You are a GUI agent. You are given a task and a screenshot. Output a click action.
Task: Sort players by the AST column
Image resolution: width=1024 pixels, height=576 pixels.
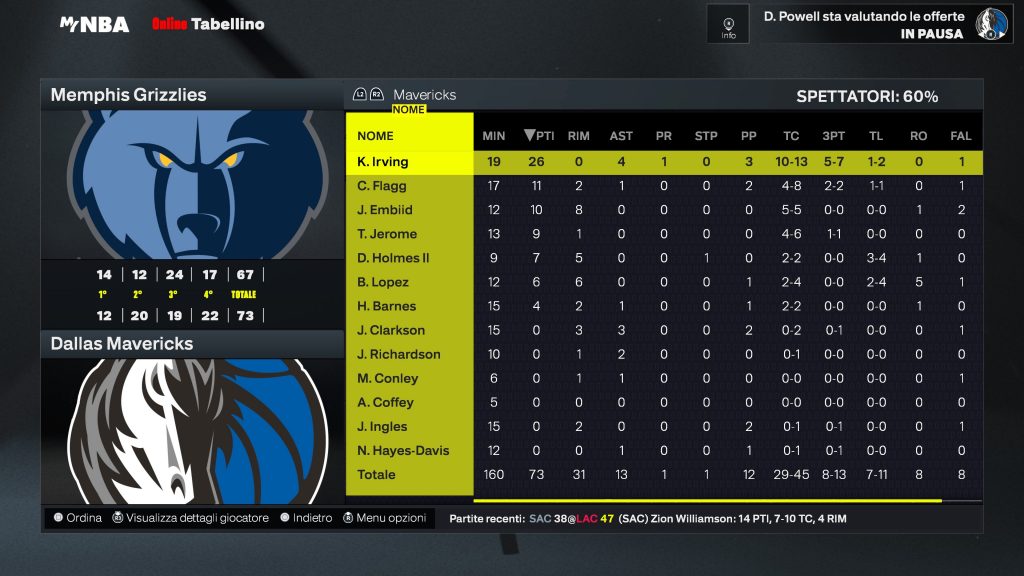coord(621,136)
